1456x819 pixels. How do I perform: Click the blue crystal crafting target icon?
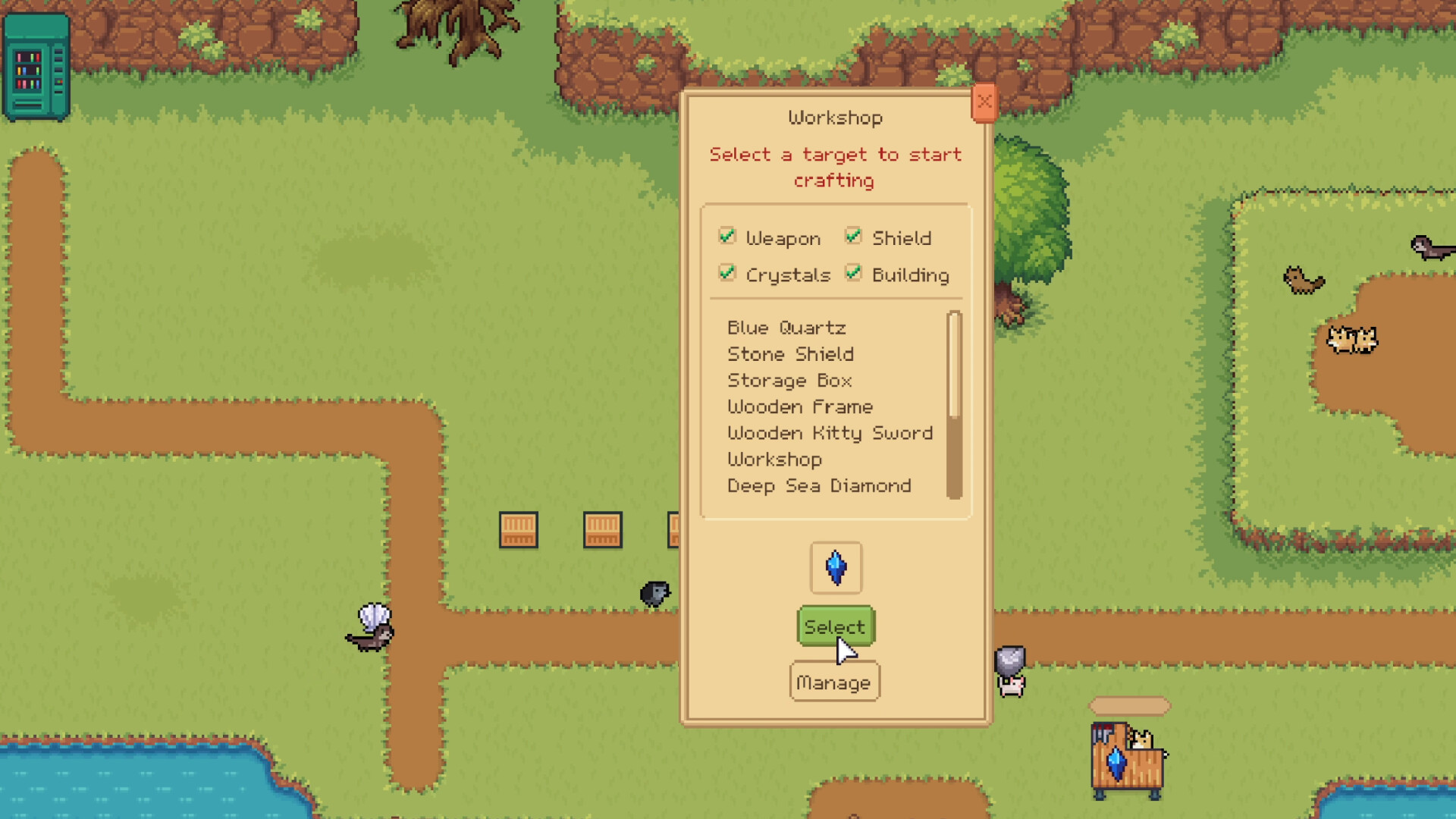point(835,567)
